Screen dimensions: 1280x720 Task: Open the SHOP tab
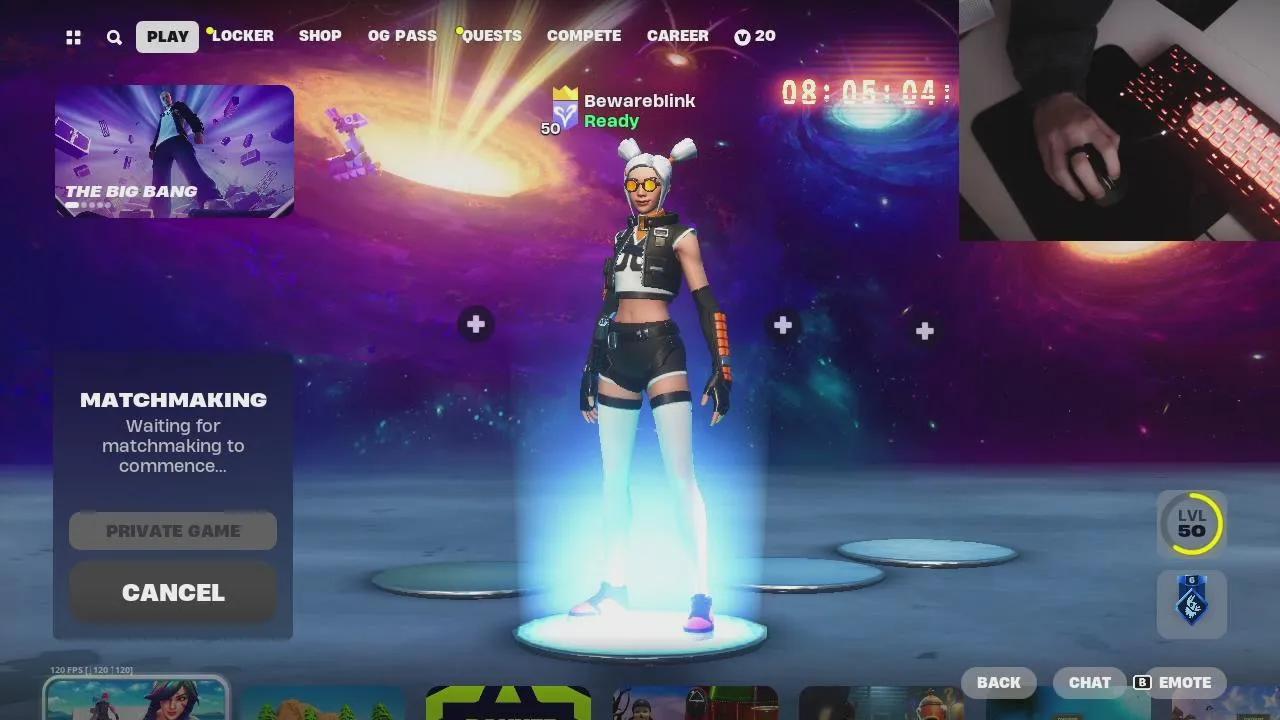pyautogui.click(x=319, y=36)
